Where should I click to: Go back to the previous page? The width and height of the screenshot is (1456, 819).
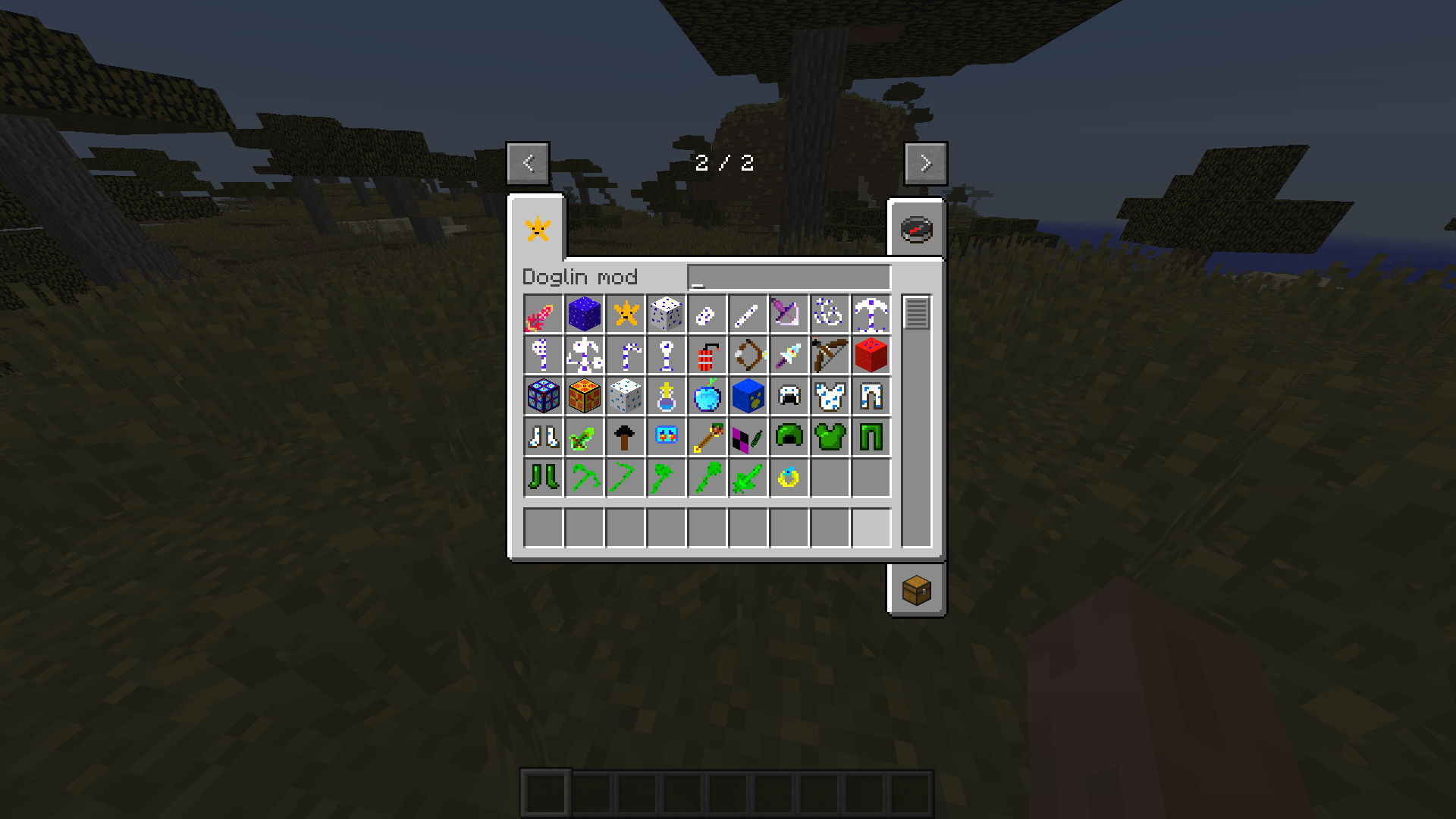coord(529,163)
